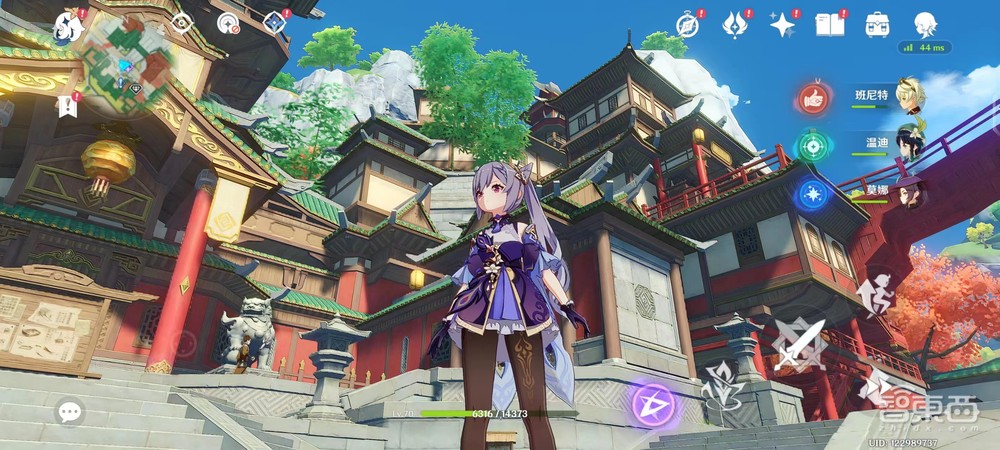Open the winged battle pass icon
This screenshot has width=1000, height=450.
[x=736, y=23]
